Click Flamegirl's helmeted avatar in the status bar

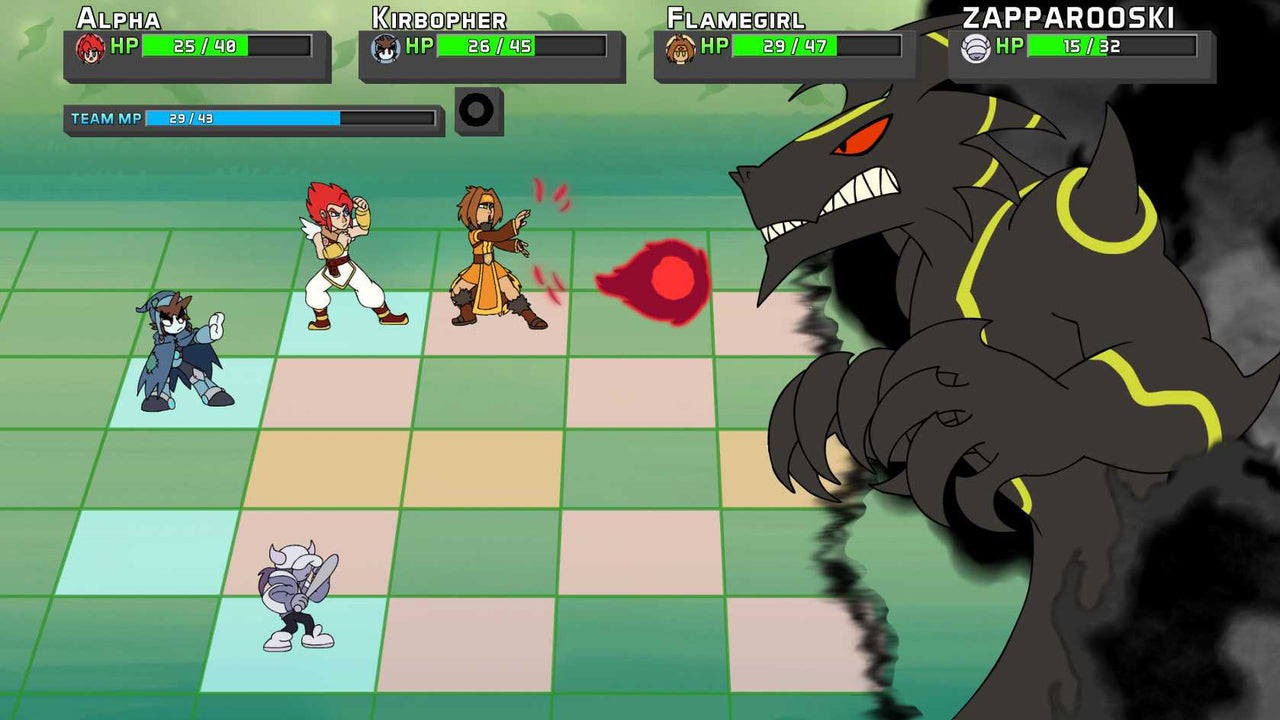680,44
